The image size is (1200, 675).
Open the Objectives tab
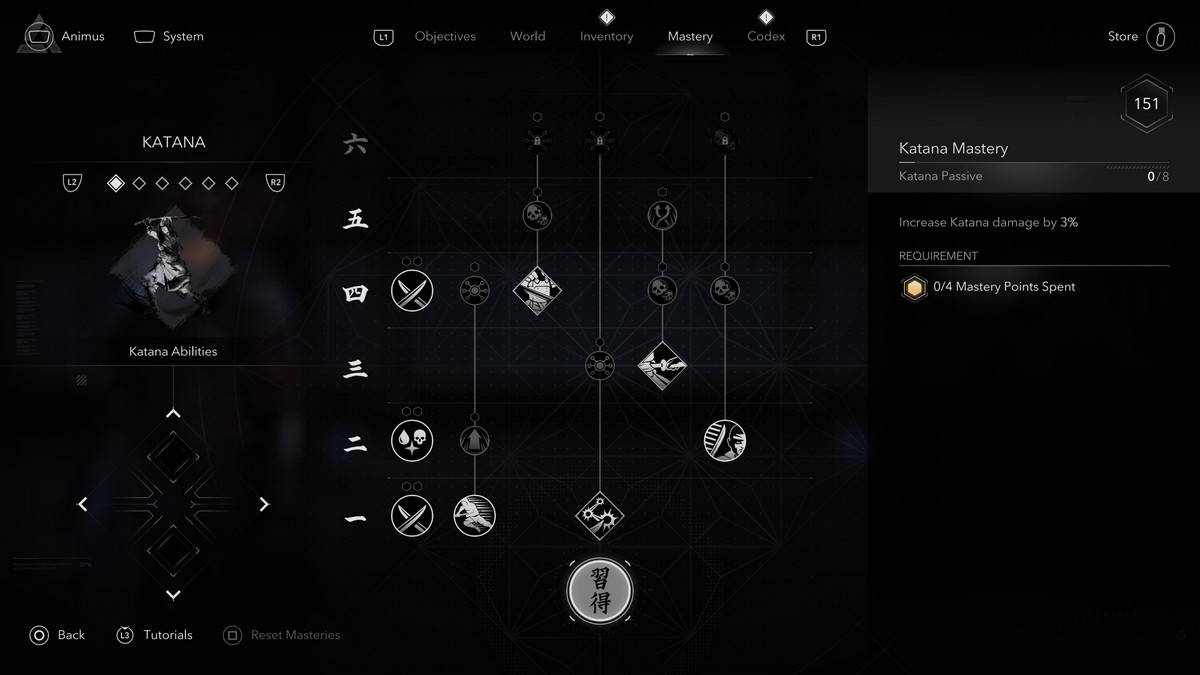pyautogui.click(x=445, y=36)
